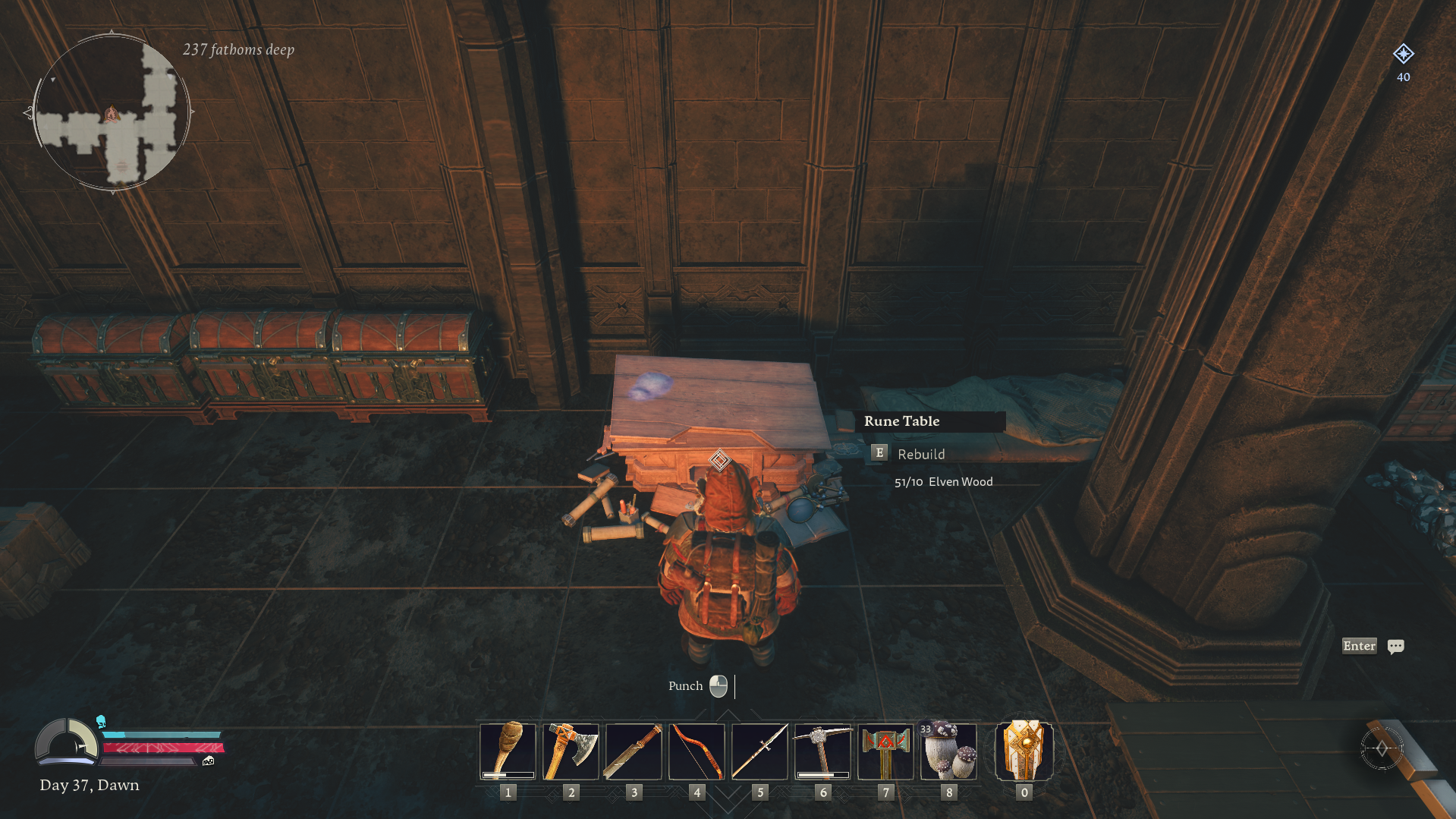Select the building hammer in slot 7

point(885,750)
